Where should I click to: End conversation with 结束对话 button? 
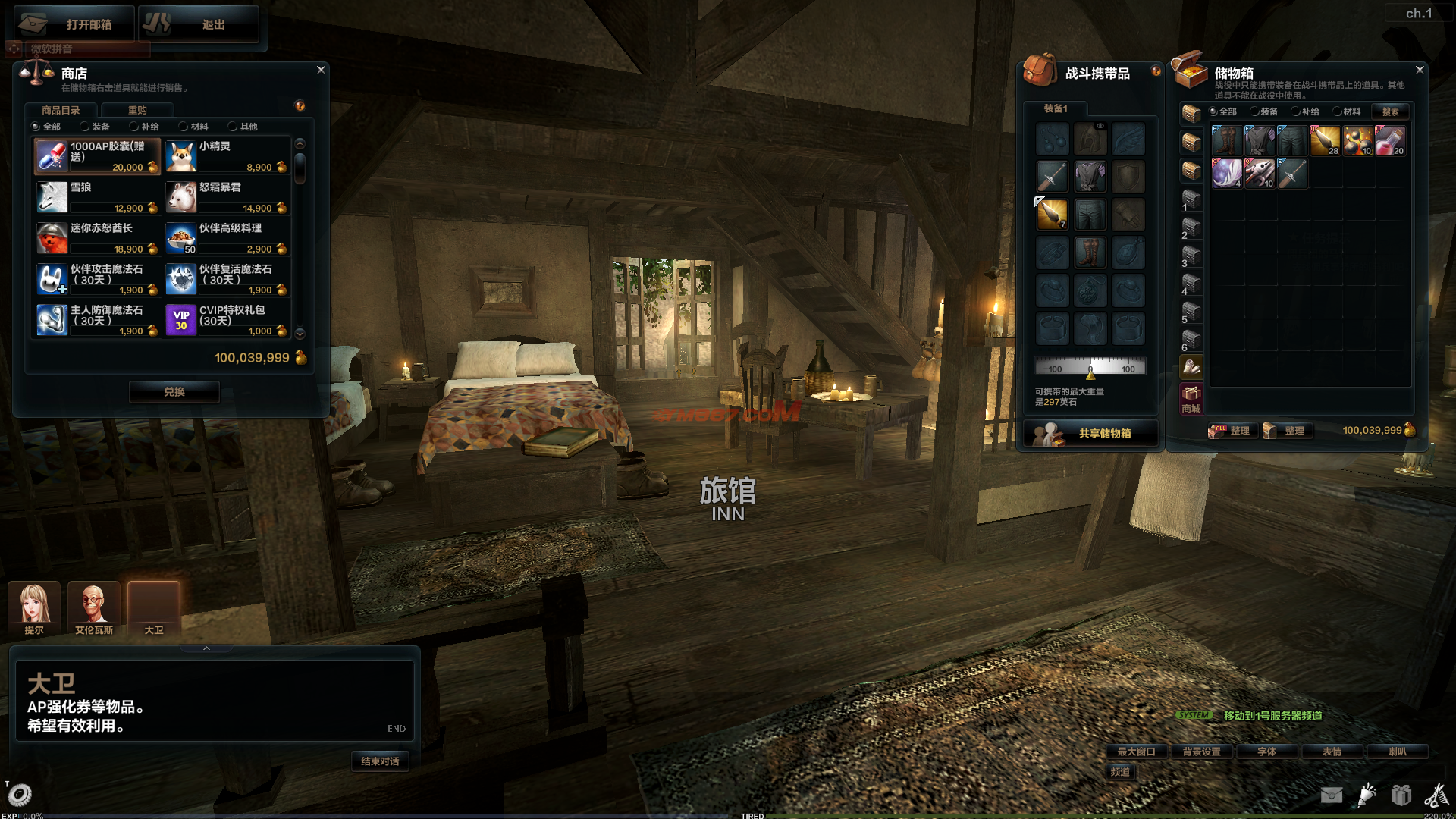380,761
